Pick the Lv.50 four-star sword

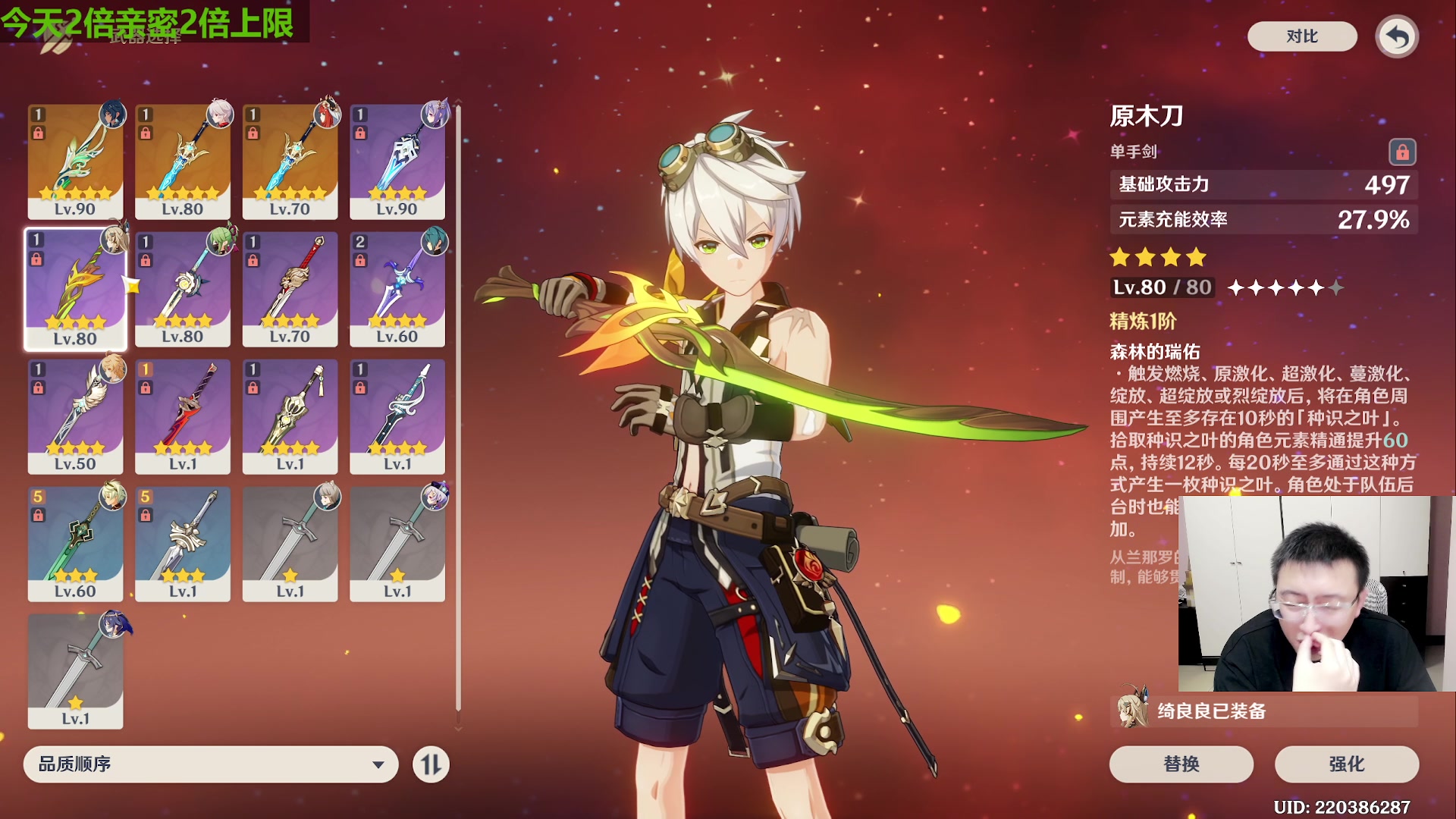click(75, 416)
